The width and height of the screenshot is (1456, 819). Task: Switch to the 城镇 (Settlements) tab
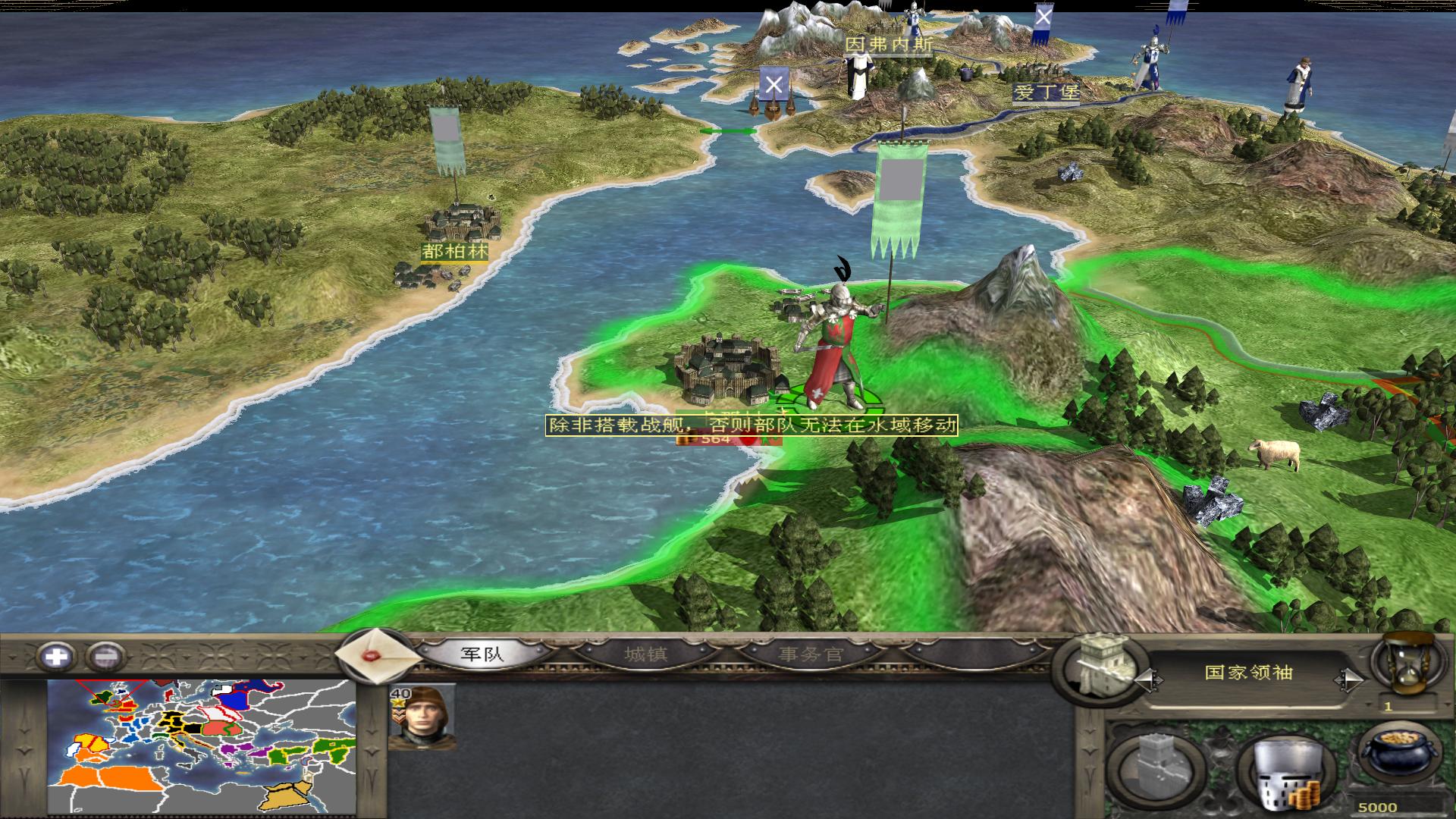click(x=645, y=654)
